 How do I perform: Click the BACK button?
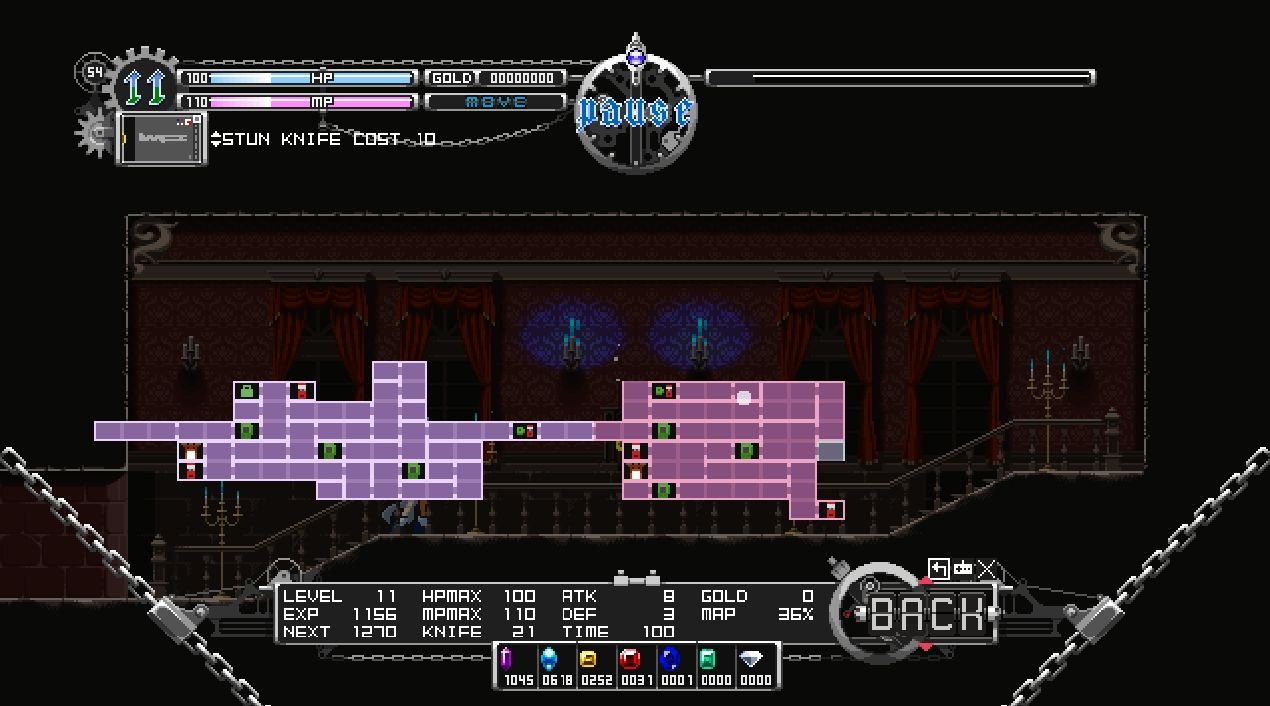(x=927, y=613)
